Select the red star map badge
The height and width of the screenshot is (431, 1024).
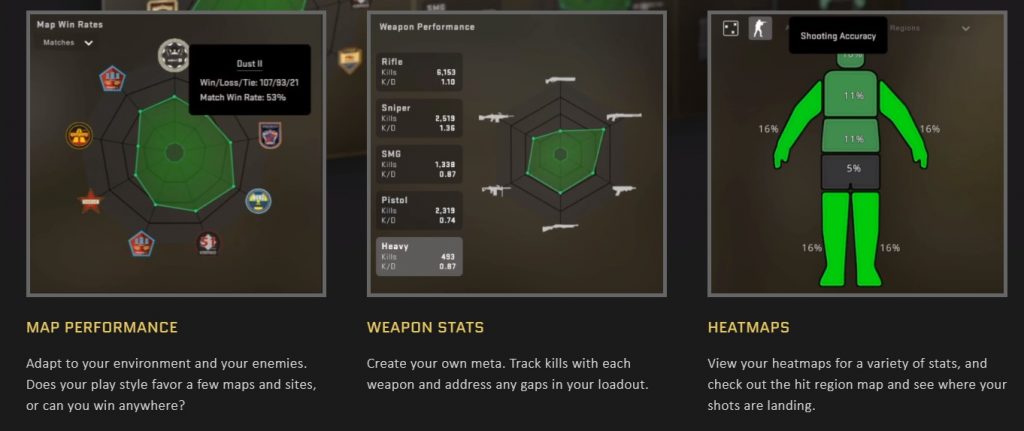click(x=92, y=201)
